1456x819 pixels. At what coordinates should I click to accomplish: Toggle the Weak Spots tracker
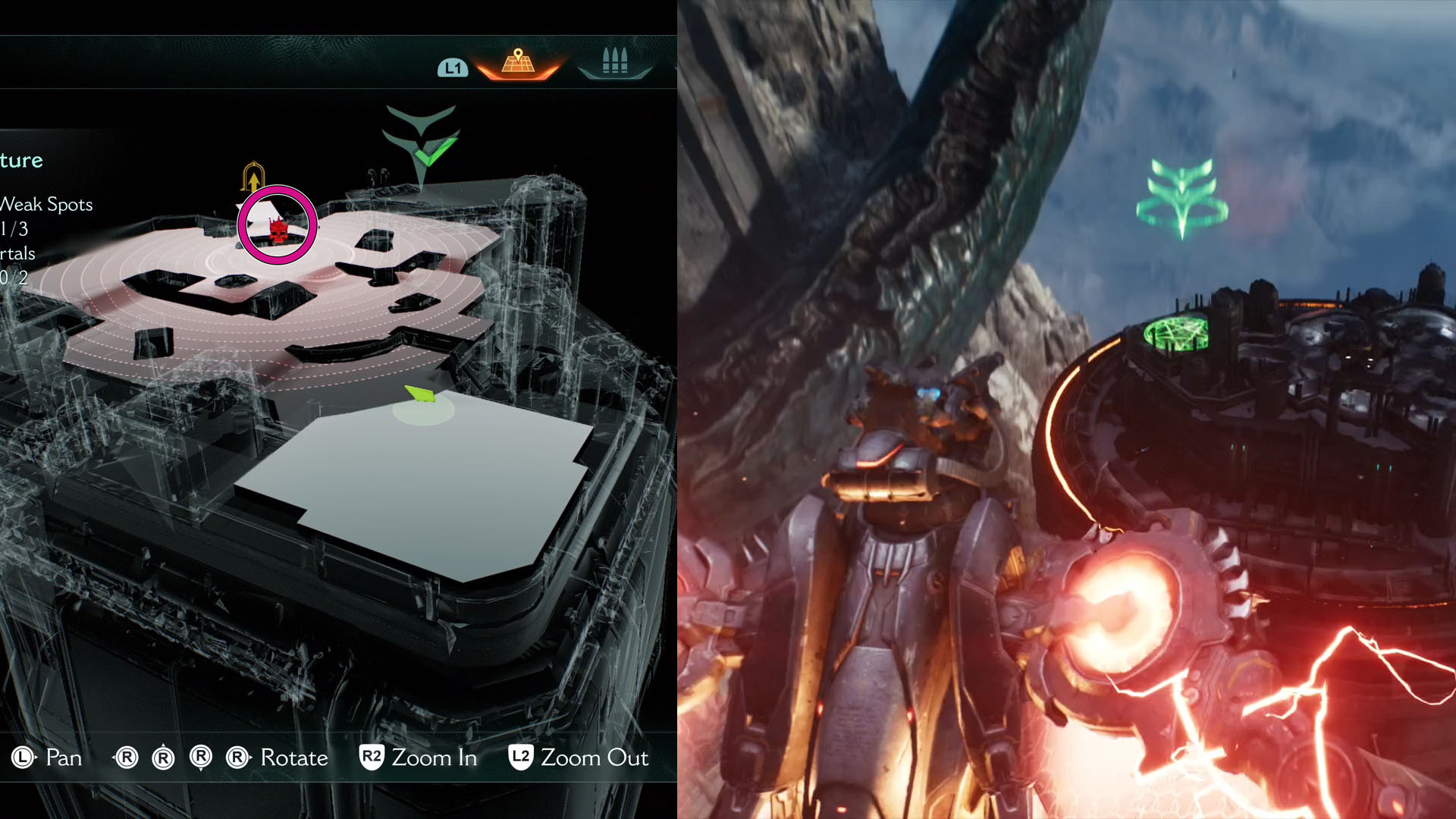[45, 205]
